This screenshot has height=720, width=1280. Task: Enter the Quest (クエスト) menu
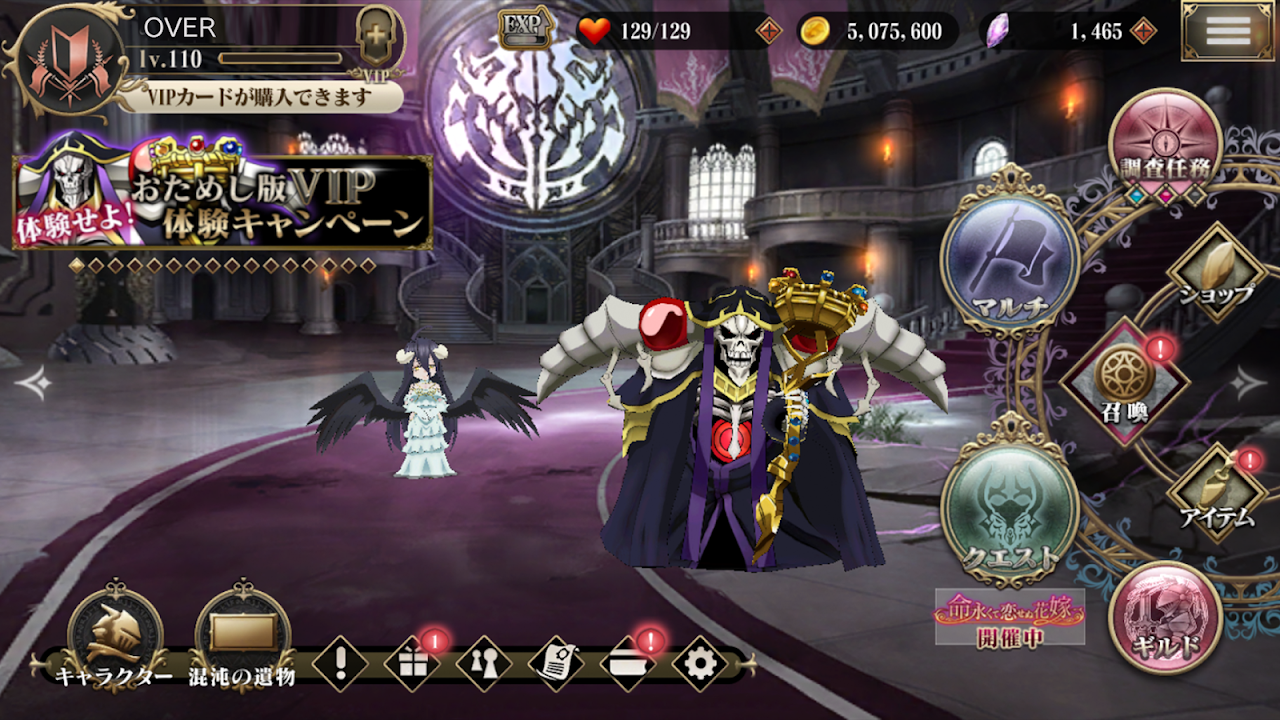[x=1009, y=507]
